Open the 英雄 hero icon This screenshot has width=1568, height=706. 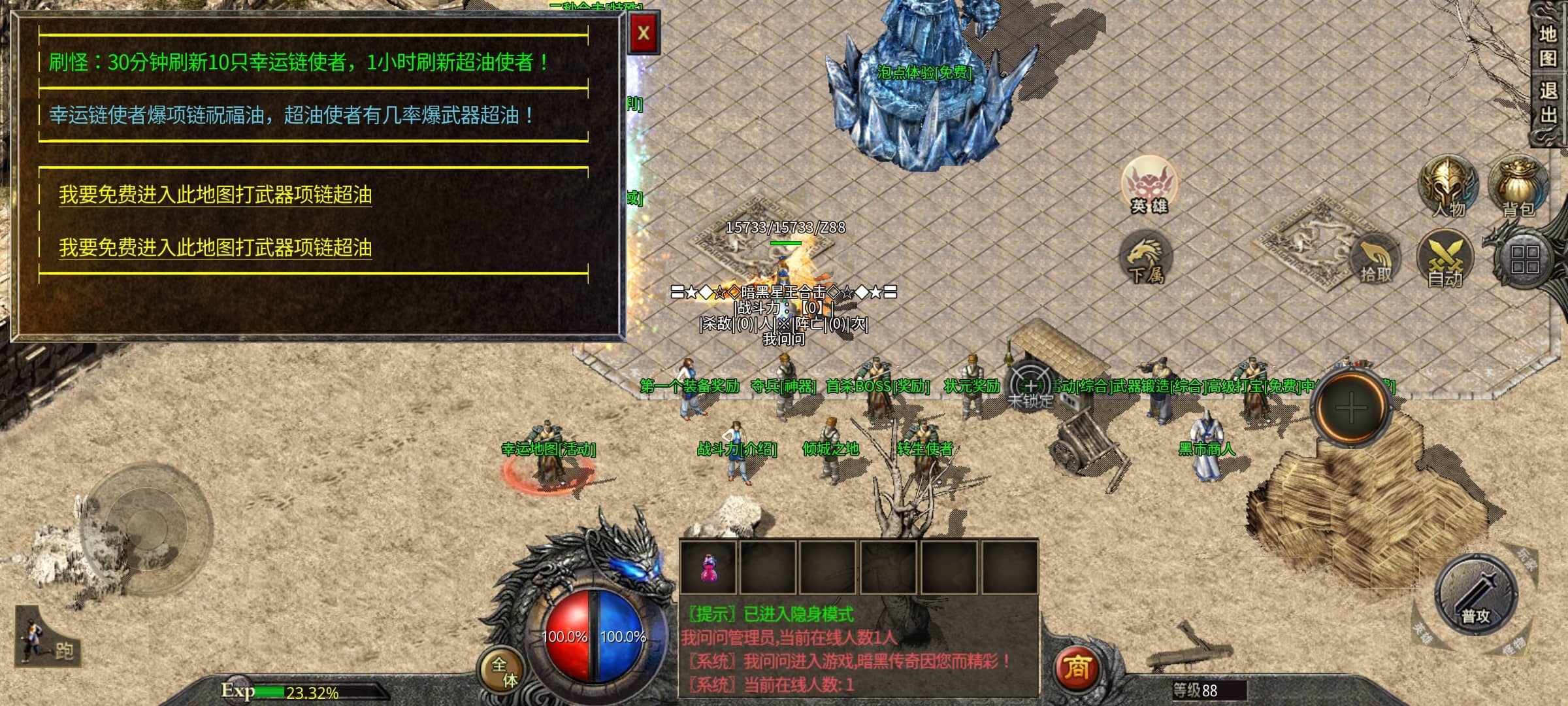point(1149,186)
